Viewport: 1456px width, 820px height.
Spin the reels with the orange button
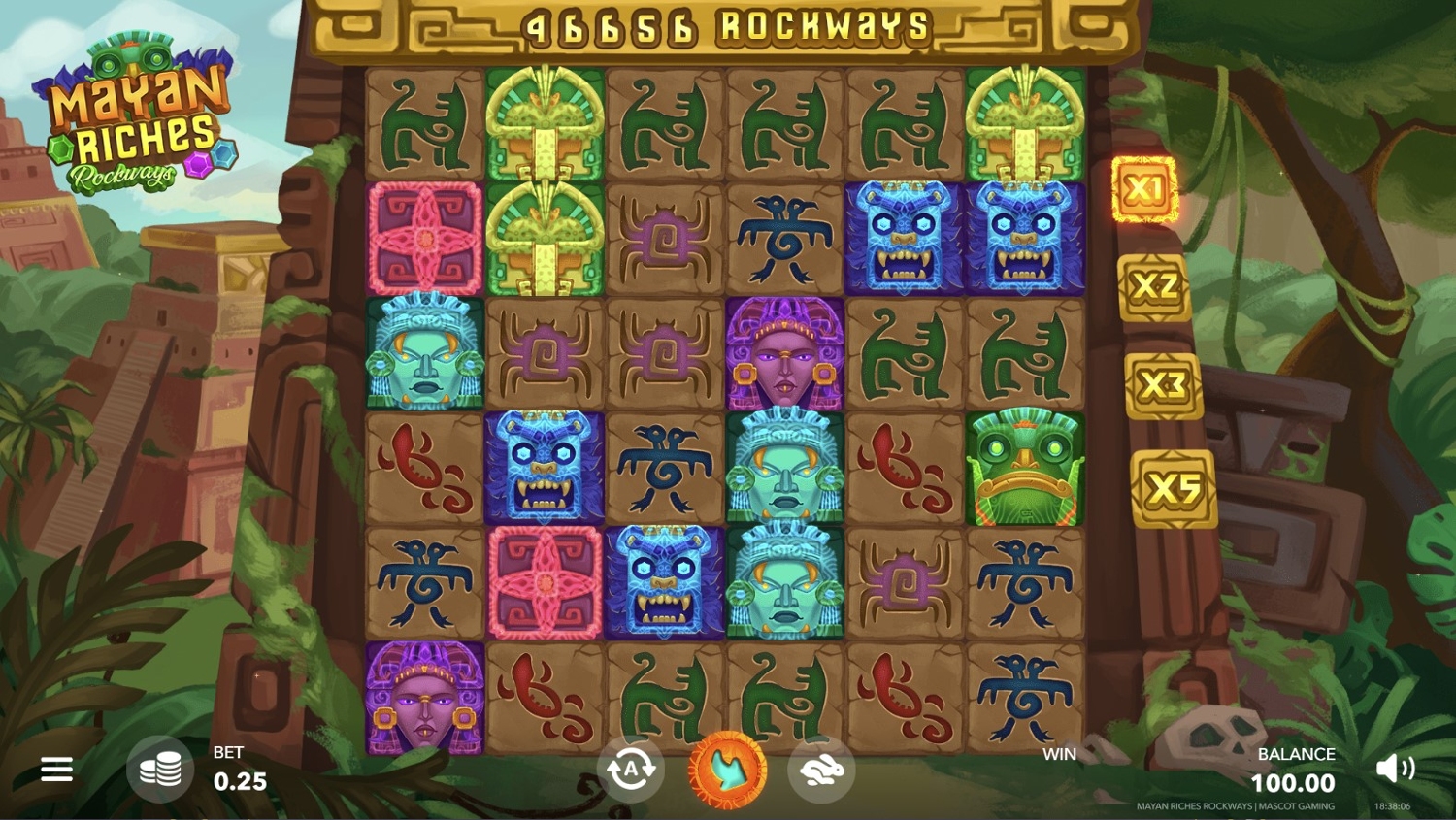727,771
